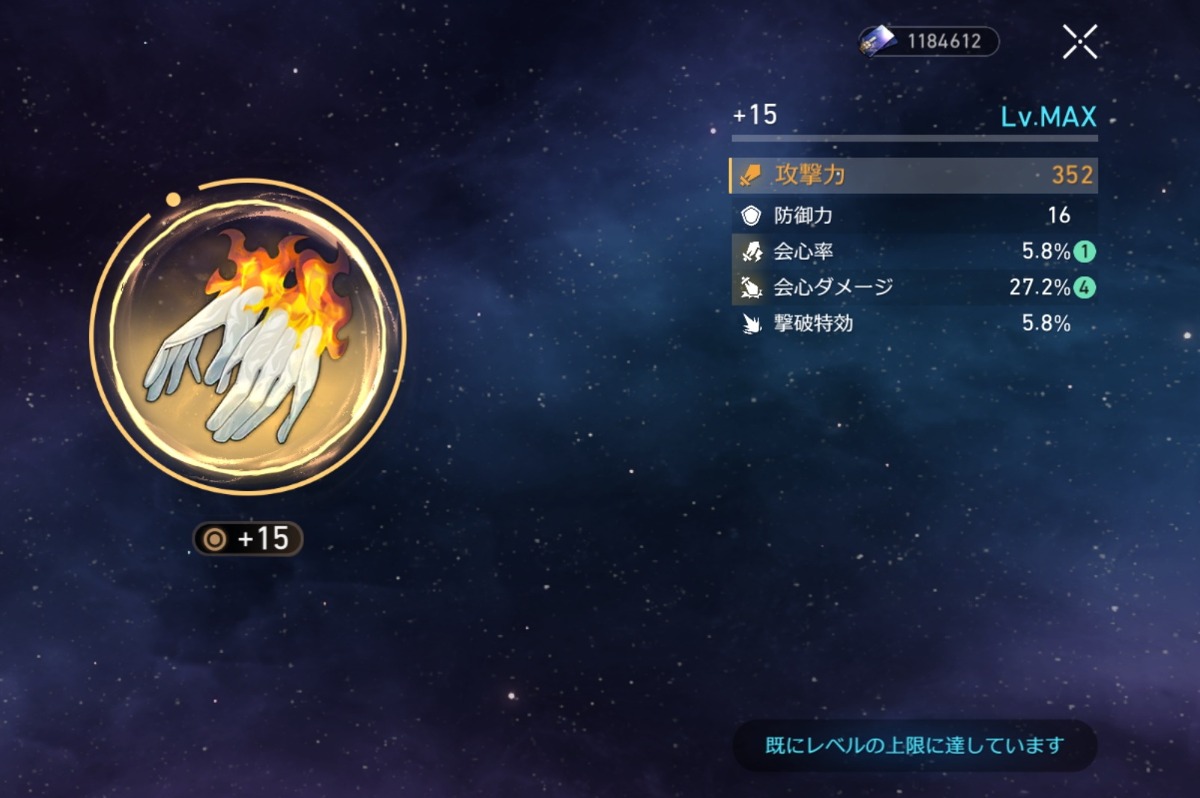The width and height of the screenshot is (1200, 798).
Task: Select the 攻撃力 main stat row
Action: pos(914,176)
